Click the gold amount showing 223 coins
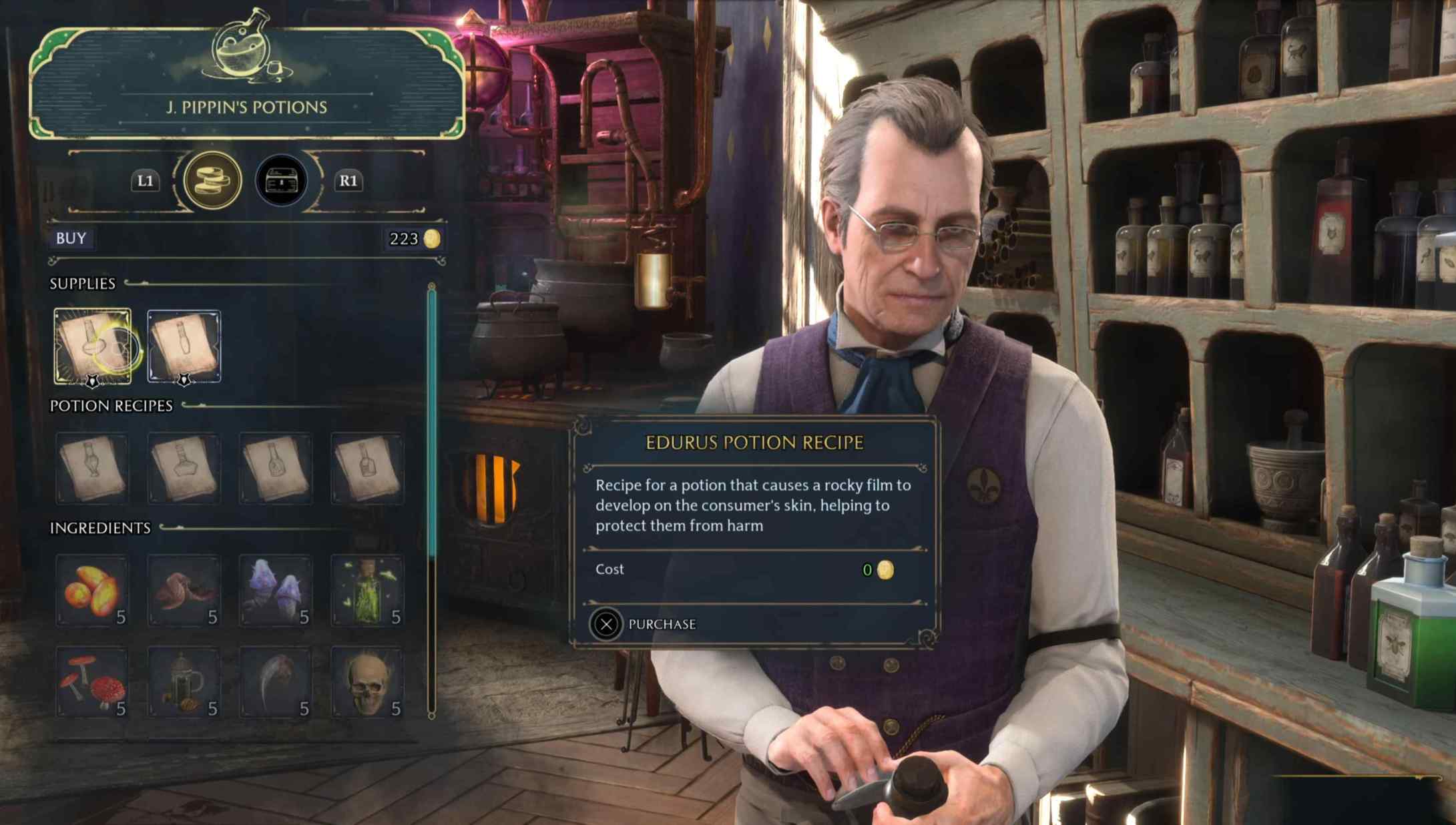1456x825 pixels. (411, 238)
